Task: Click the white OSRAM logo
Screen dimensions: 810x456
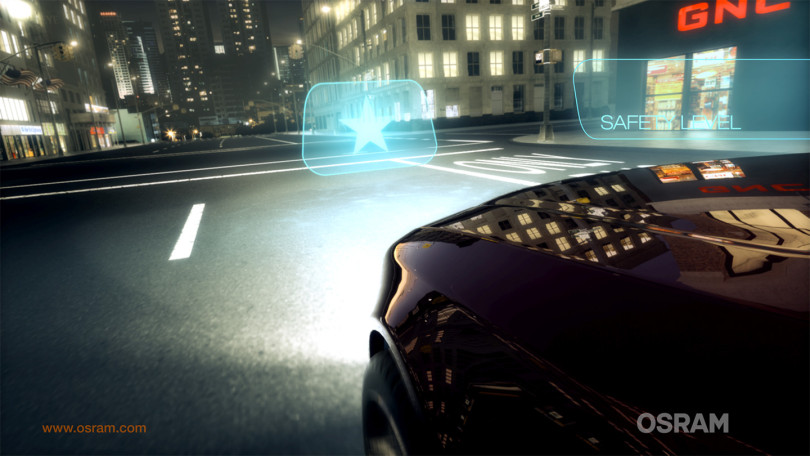Action: [682, 423]
